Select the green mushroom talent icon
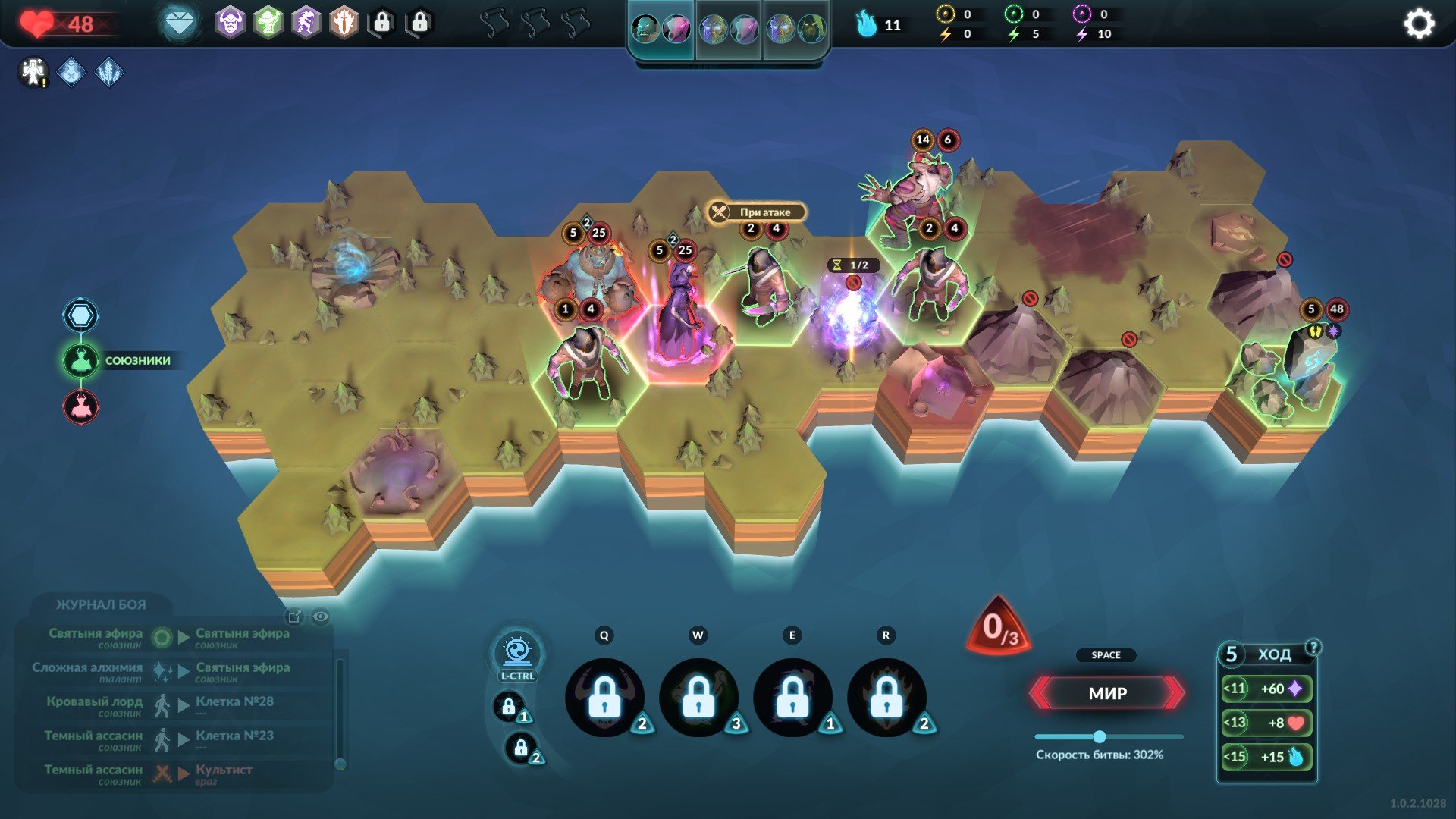This screenshot has width=1456, height=819. (268, 24)
